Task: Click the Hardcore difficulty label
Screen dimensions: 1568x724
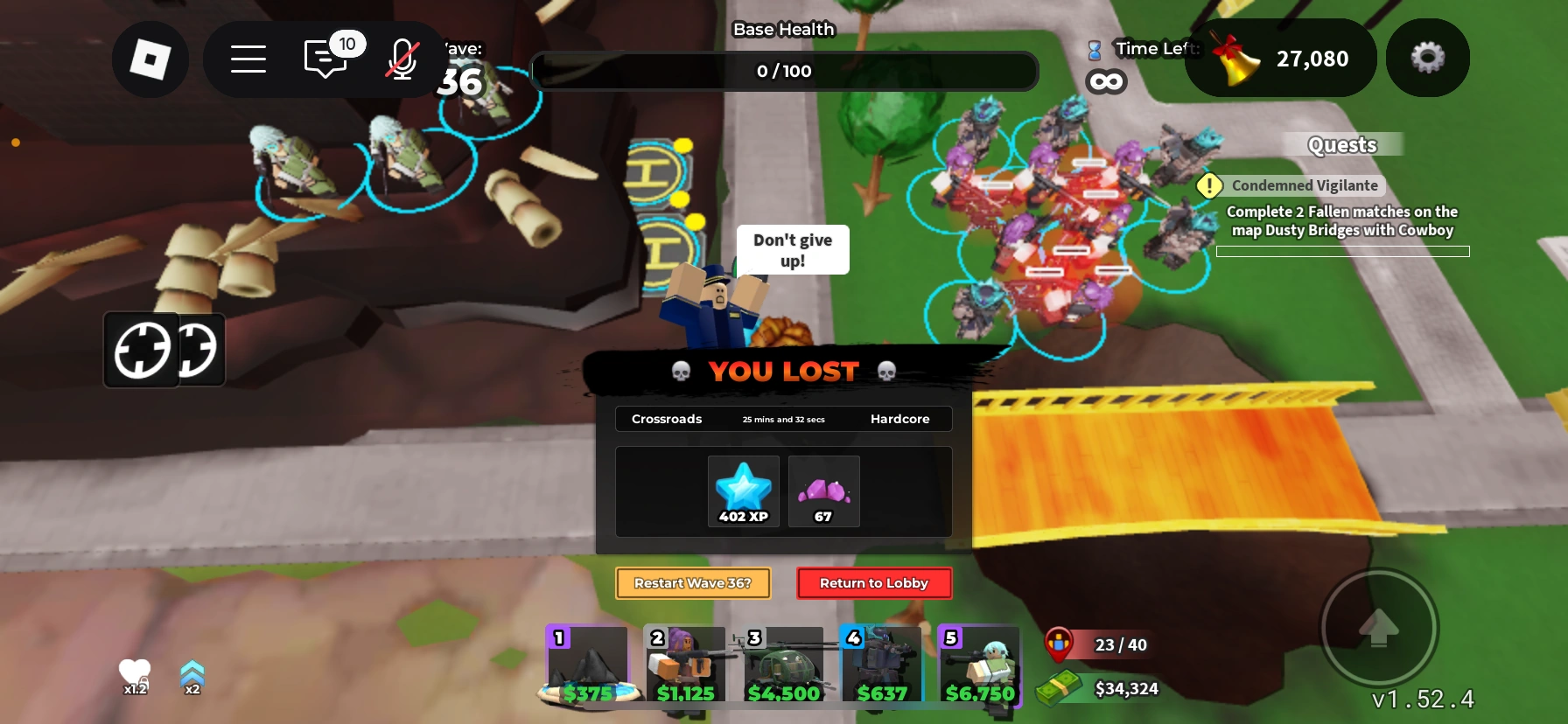Action: tap(899, 419)
